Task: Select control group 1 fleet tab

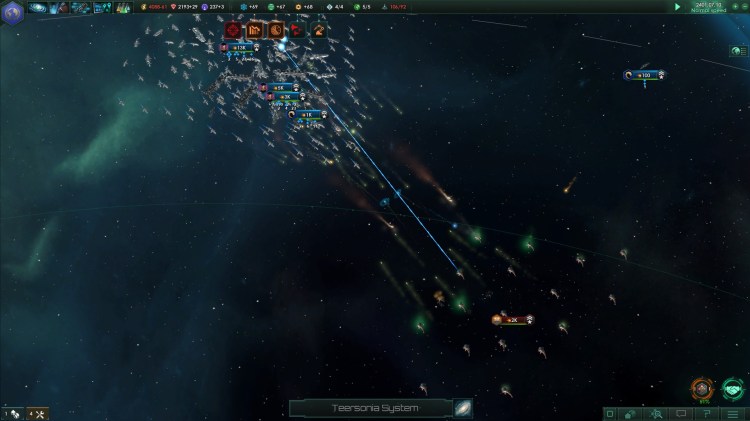Action: [12, 413]
